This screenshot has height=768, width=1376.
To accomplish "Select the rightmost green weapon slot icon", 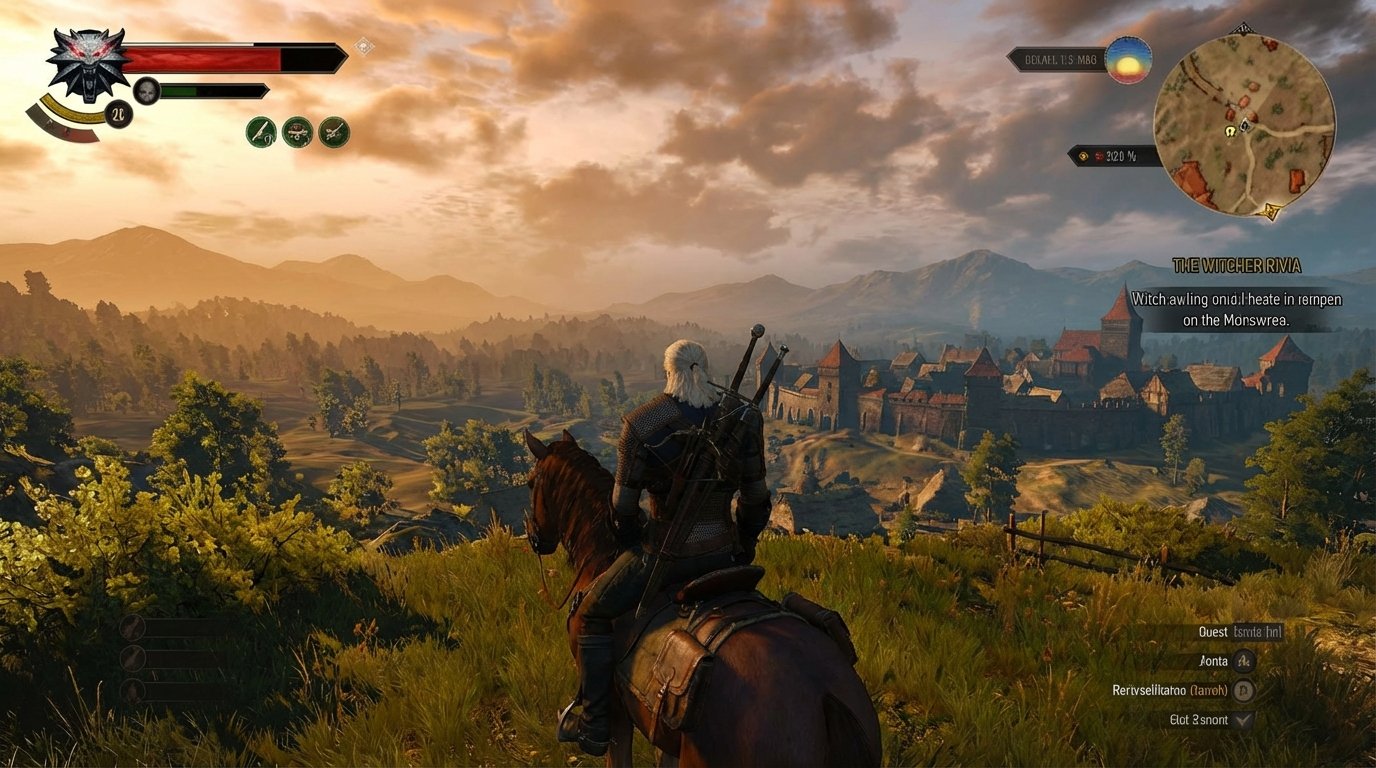I will [x=334, y=133].
